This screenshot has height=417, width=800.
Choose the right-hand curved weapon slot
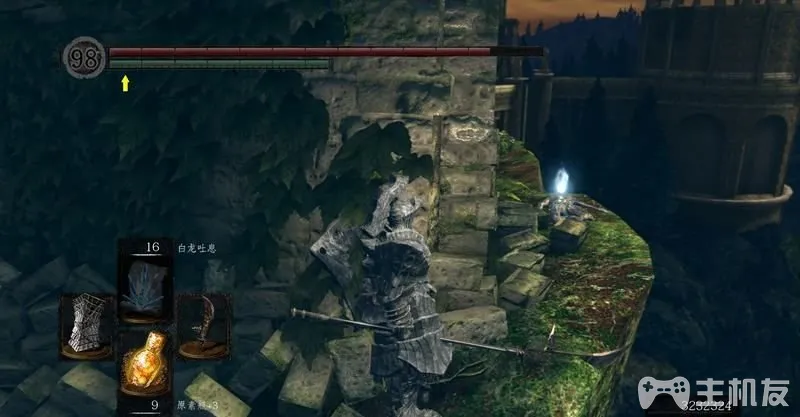203,325
